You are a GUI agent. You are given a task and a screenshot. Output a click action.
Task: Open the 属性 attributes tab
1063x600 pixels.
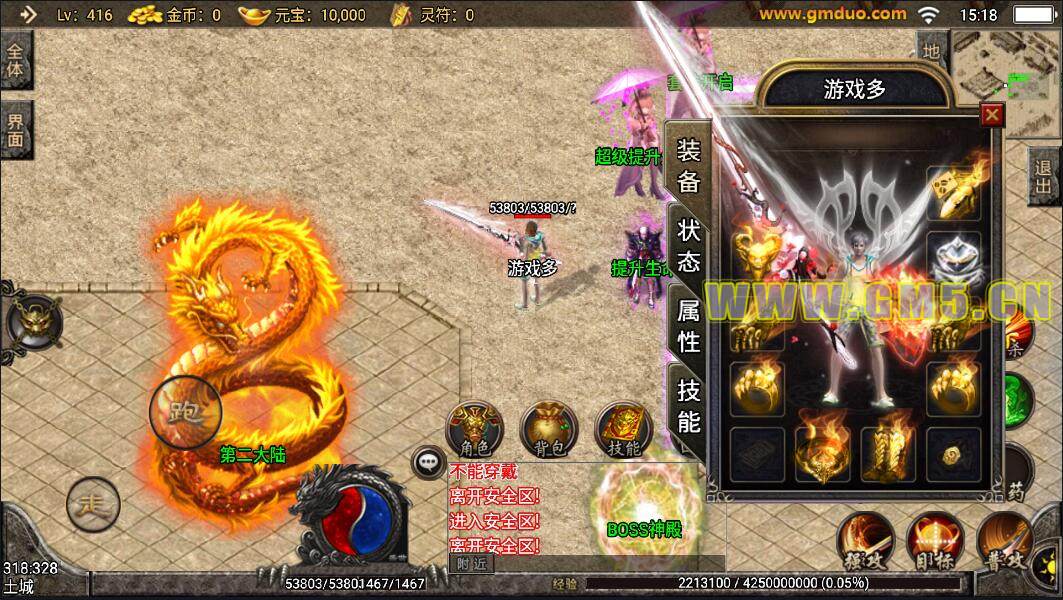689,326
